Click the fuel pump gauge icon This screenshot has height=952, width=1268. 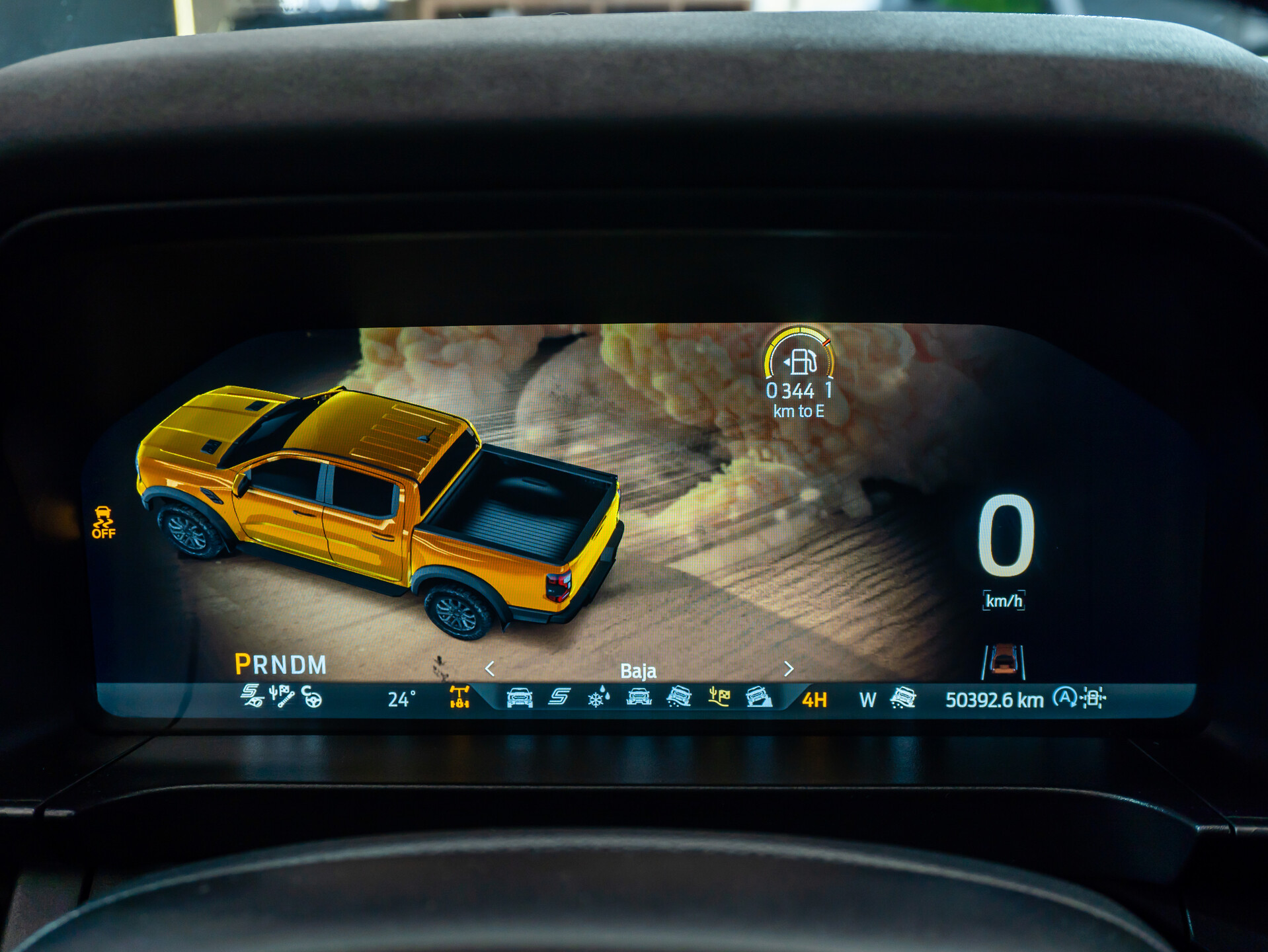pyautogui.click(x=801, y=362)
